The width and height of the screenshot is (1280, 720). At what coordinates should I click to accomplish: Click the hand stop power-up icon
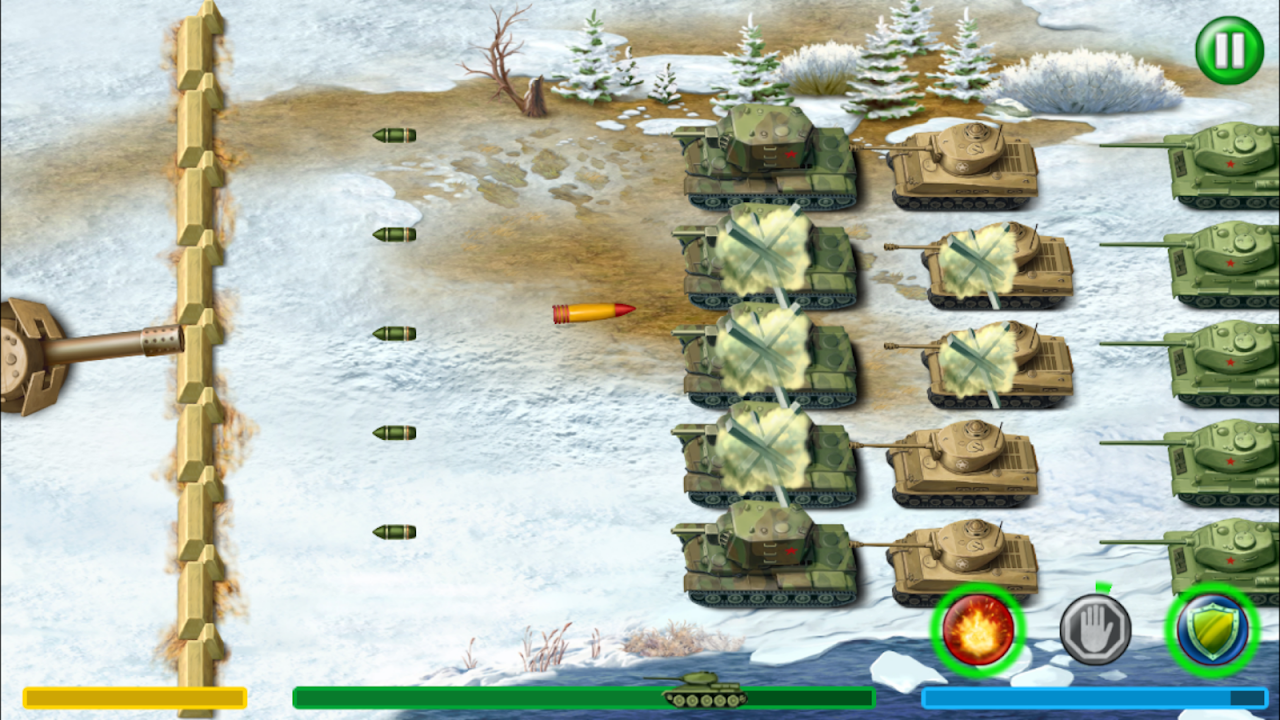tap(1096, 630)
